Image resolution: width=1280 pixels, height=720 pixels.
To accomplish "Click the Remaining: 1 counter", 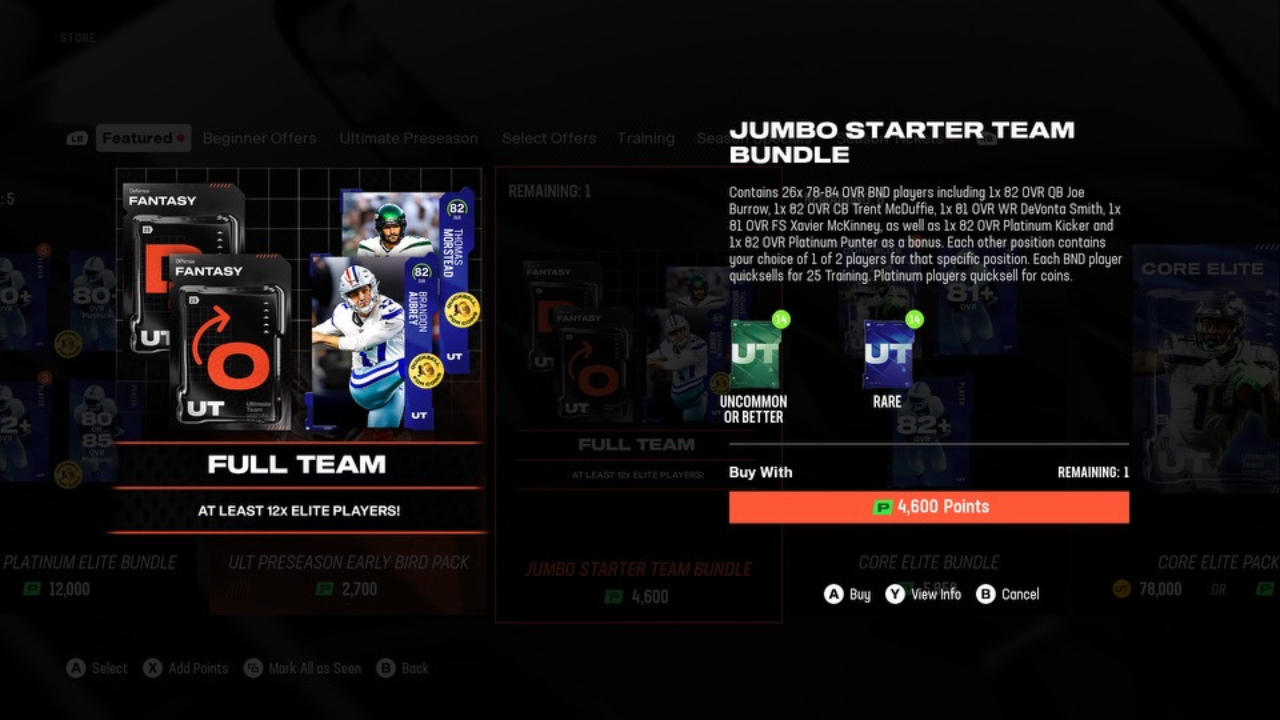I will pos(1093,472).
